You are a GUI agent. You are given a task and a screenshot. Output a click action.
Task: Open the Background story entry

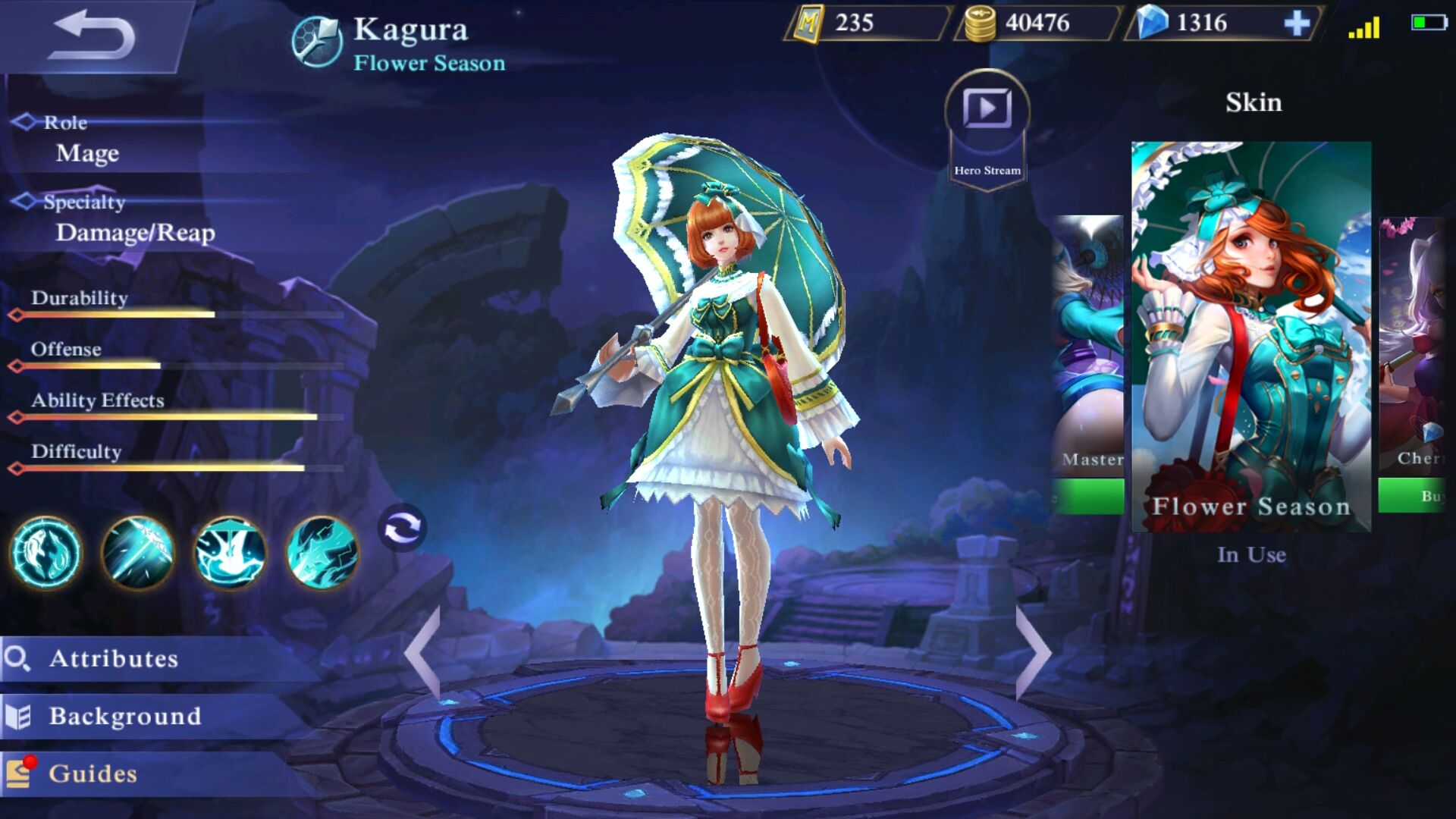(x=125, y=716)
